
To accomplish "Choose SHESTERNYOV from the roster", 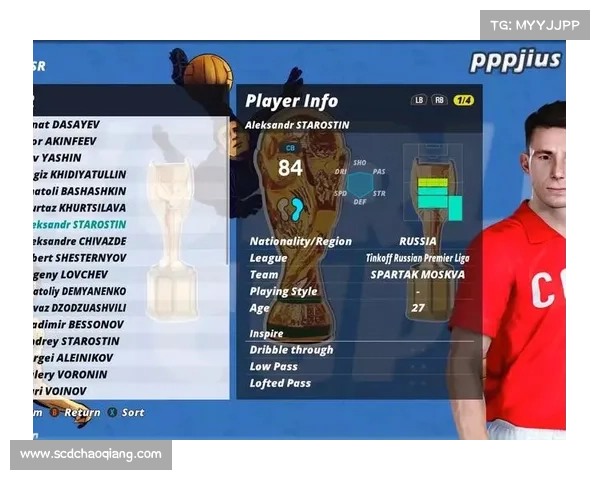I will (80, 257).
